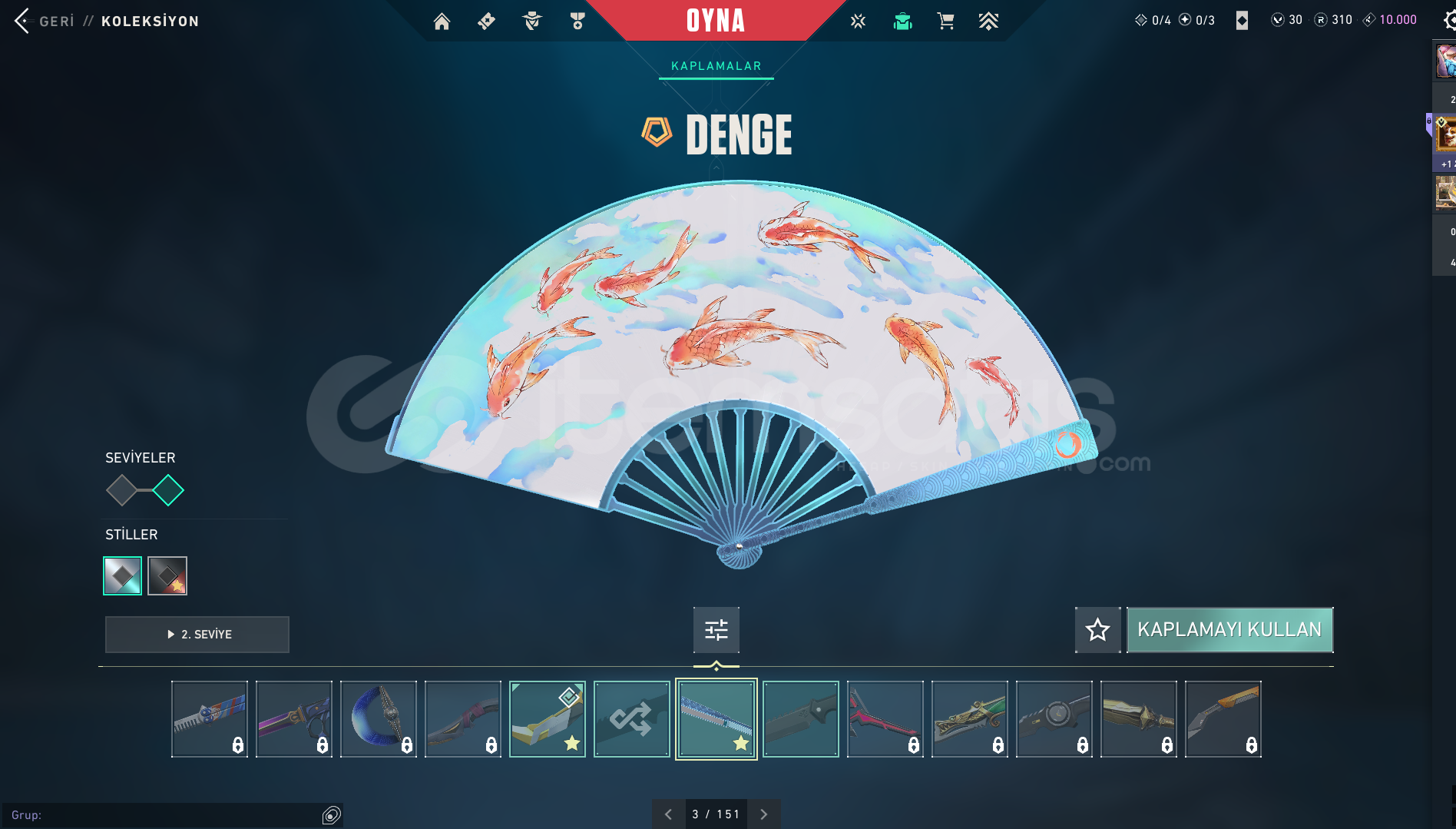Select the locked butterfly comb knife skin
The height and width of the screenshot is (829, 1456).
coord(209,719)
